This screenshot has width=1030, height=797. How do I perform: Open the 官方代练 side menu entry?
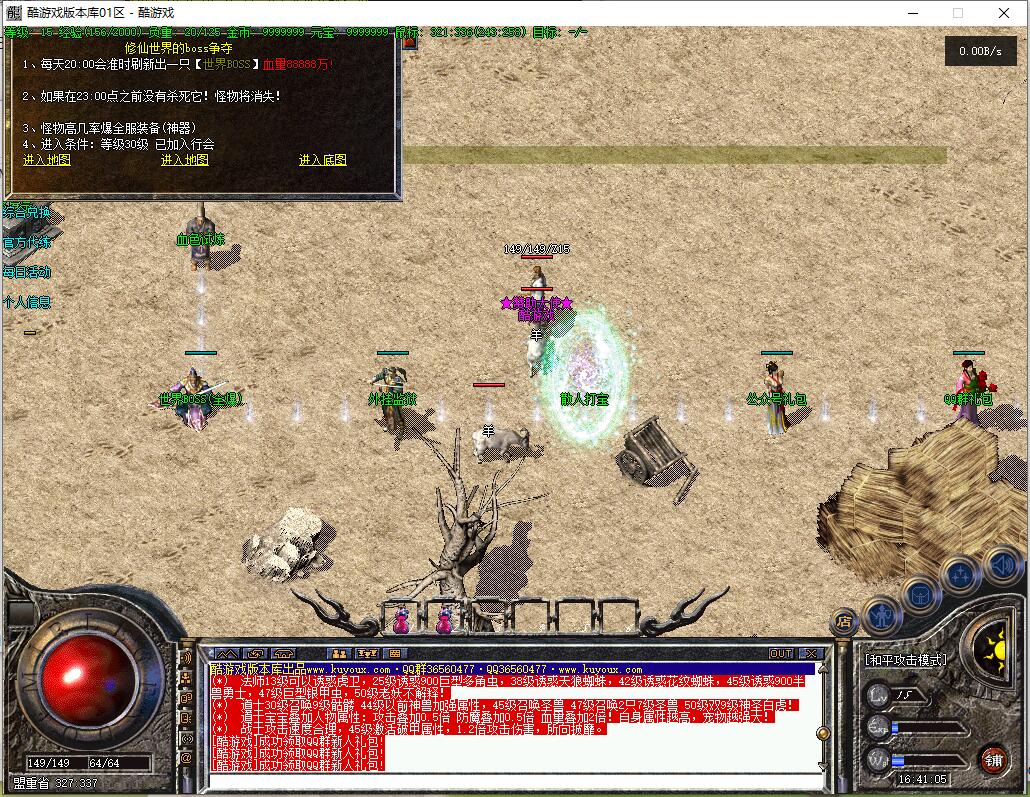[x=27, y=242]
